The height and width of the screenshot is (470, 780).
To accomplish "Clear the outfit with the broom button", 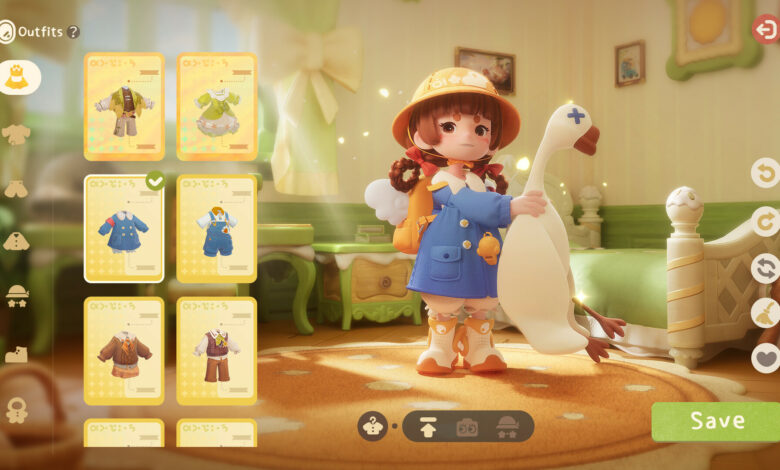I will tap(765, 313).
